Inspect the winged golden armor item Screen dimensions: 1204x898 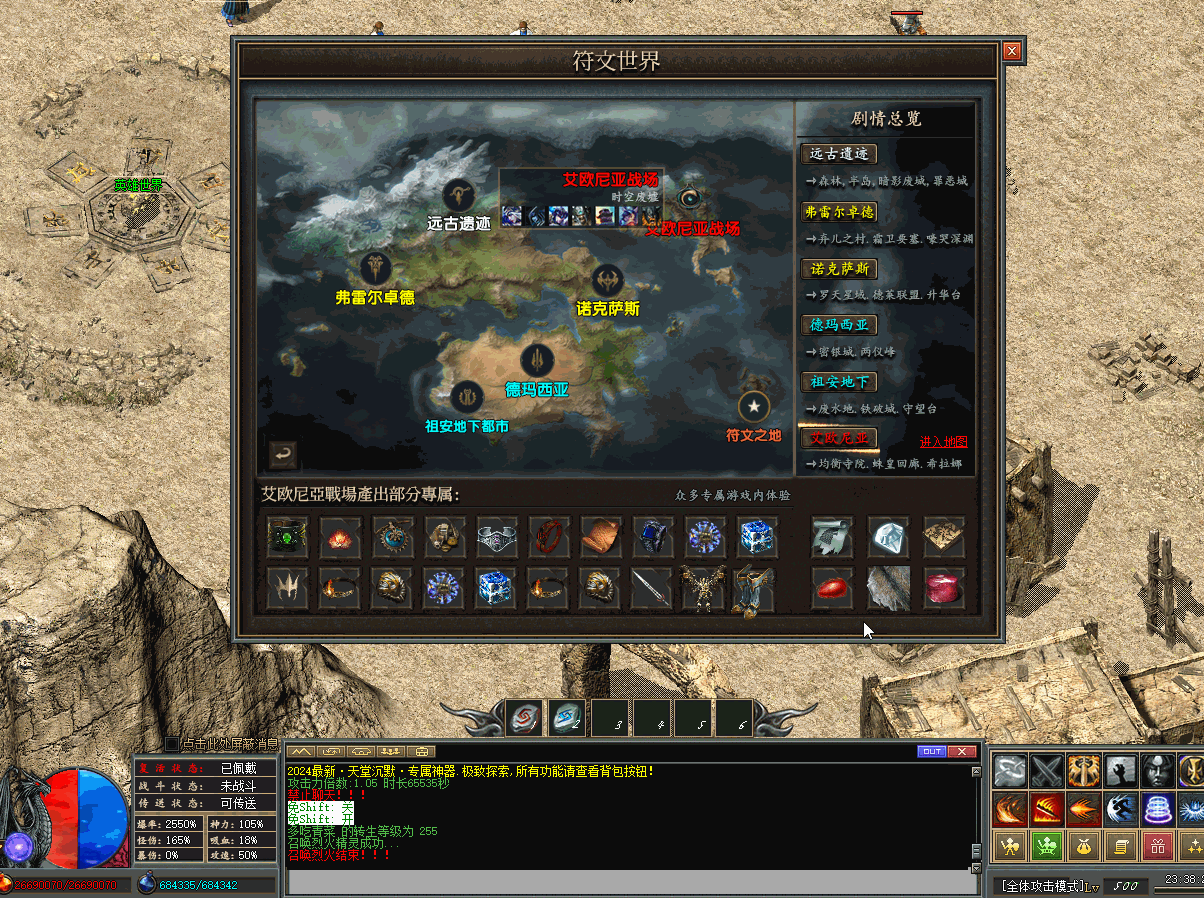(702, 589)
